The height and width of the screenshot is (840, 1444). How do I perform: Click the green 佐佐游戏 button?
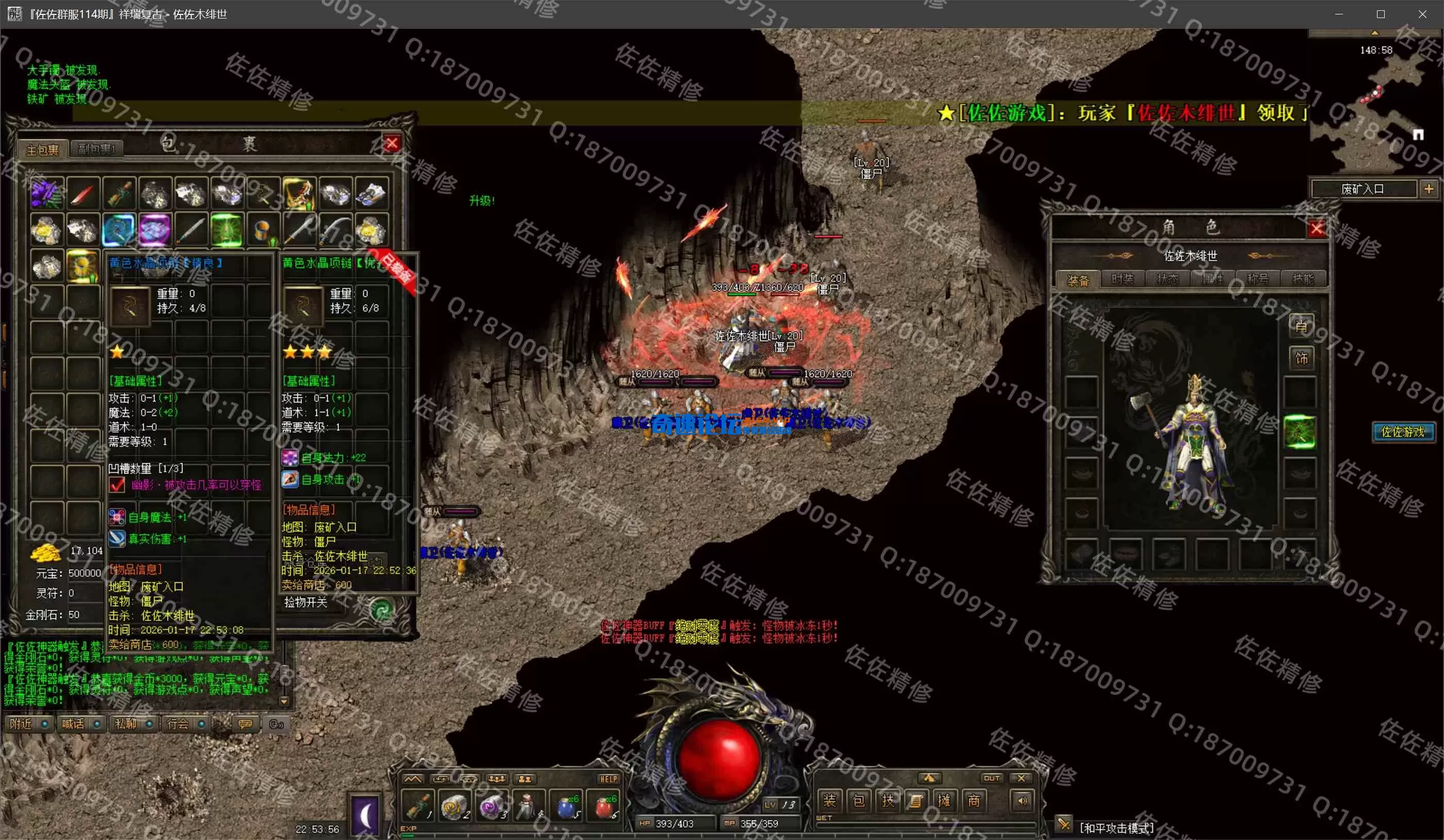pyautogui.click(x=1403, y=432)
